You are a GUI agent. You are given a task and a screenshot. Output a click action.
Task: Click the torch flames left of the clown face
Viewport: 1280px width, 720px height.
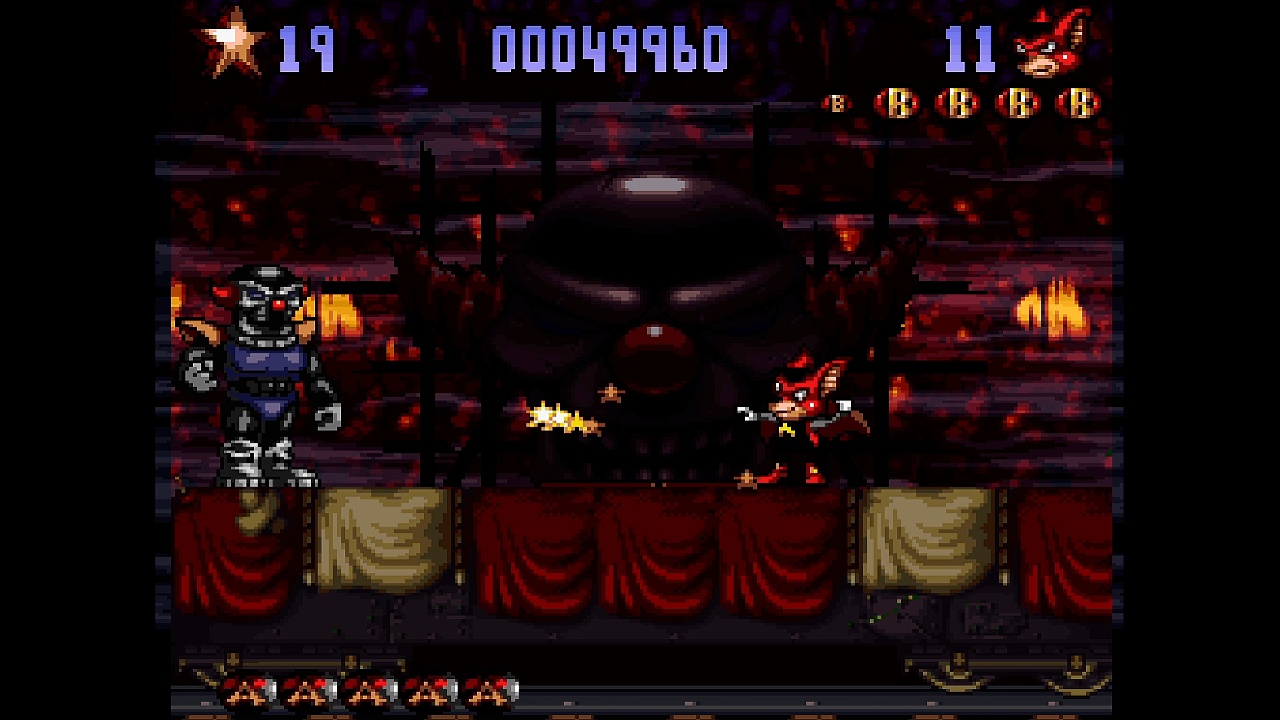click(x=337, y=315)
